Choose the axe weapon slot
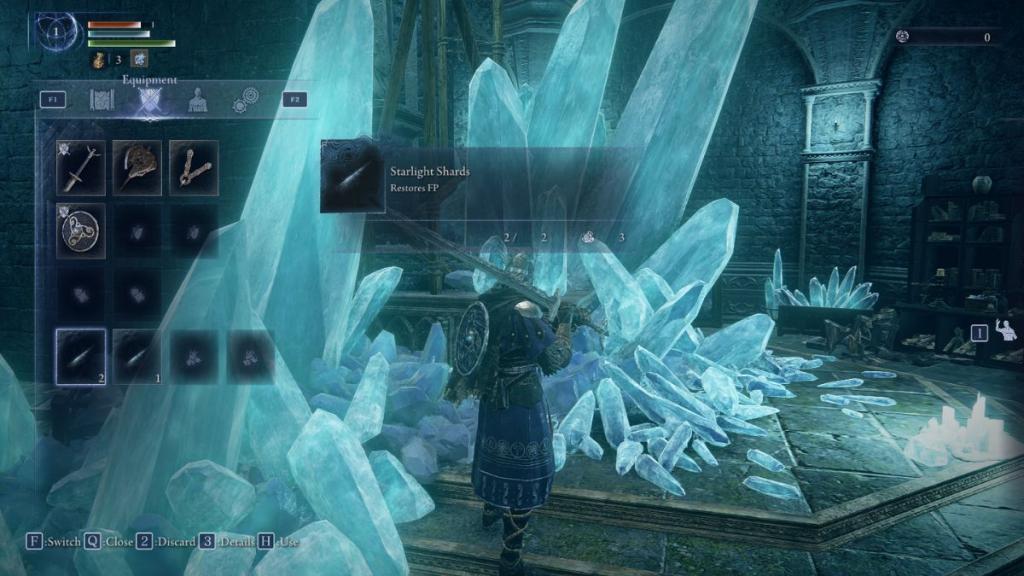 [x=137, y=167]
